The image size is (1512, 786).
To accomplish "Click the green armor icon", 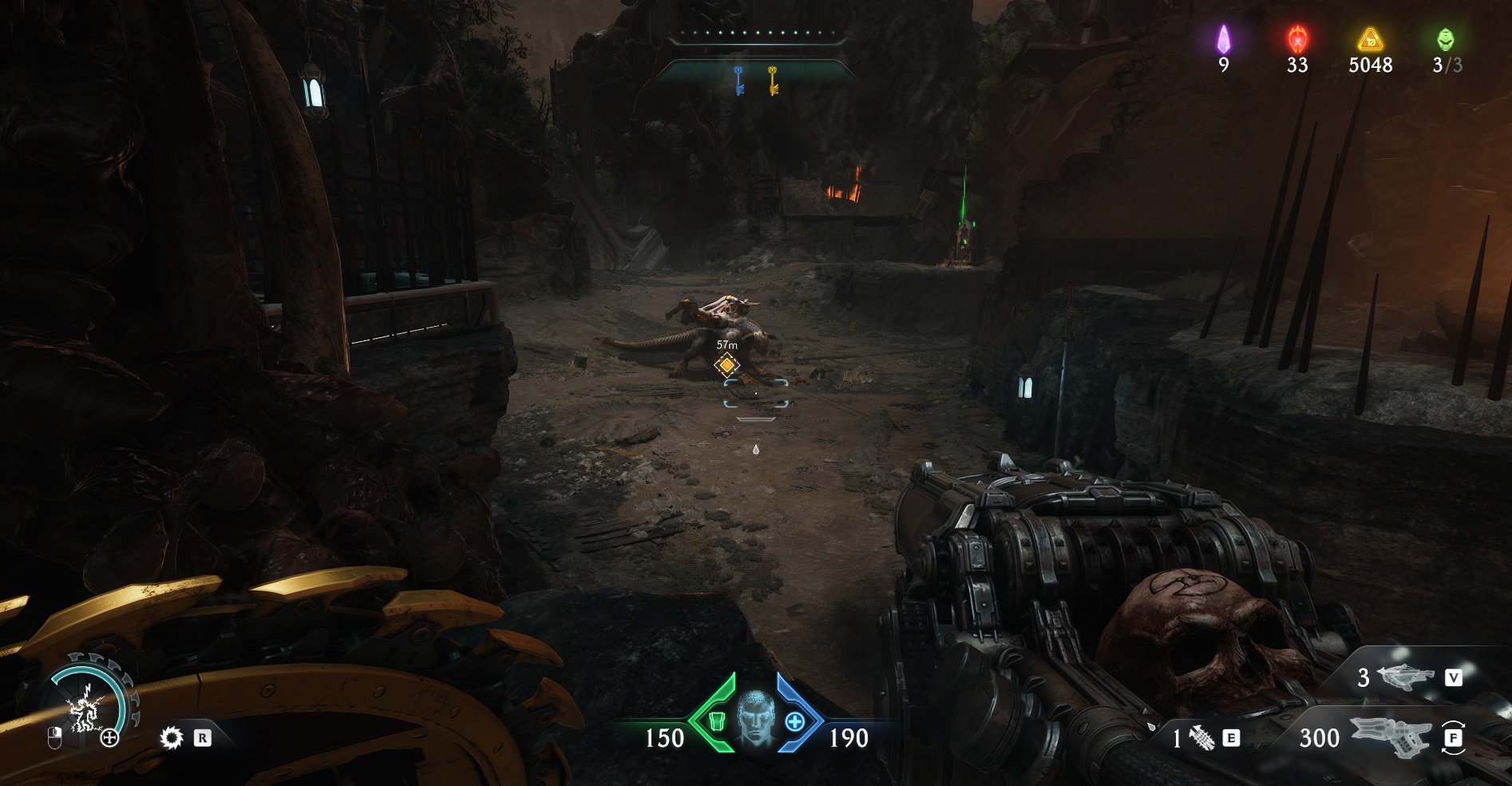I will (x=715, y=721).
